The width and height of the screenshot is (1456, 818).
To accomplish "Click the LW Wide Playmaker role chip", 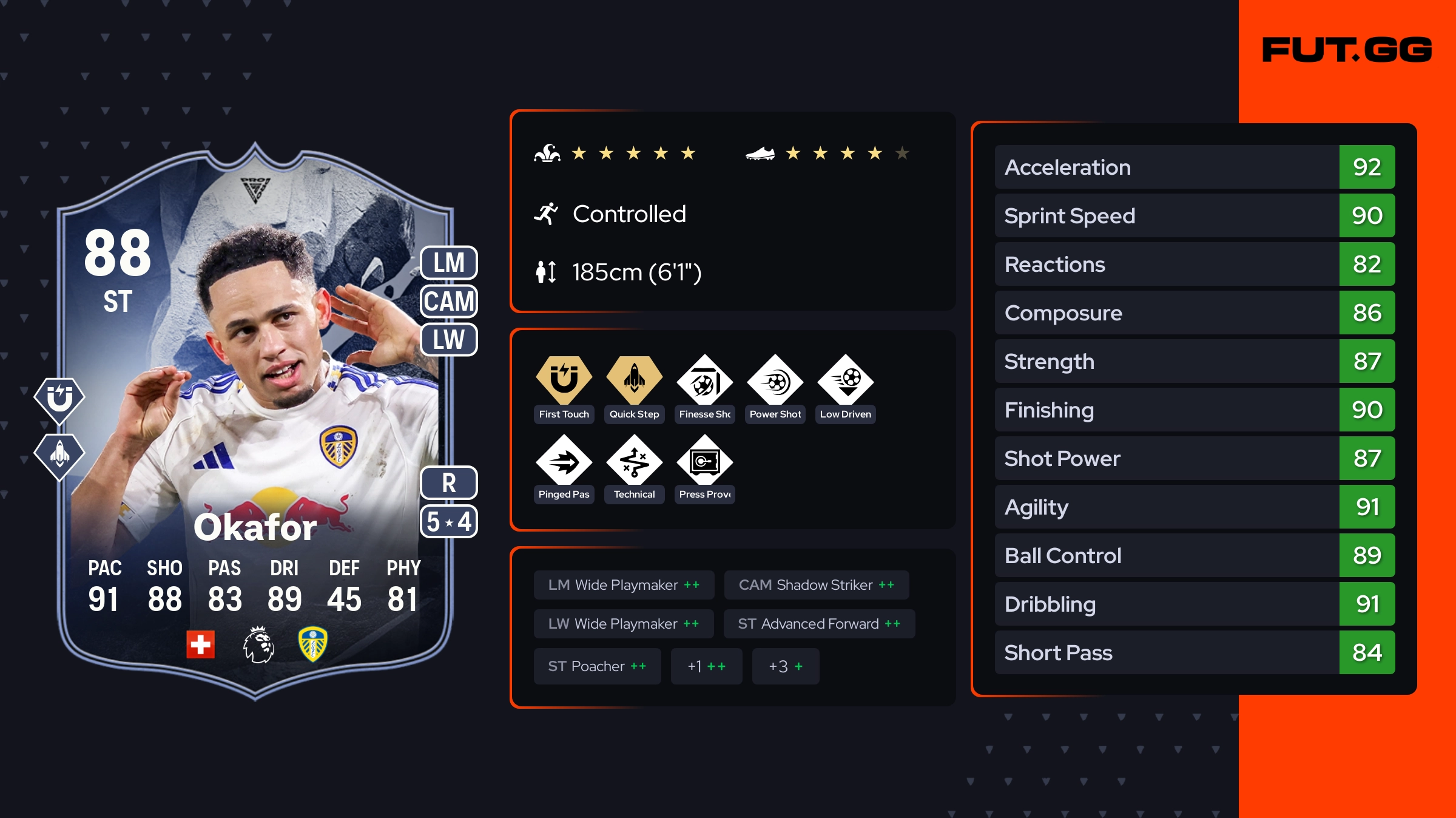I will (x=623, y=624).
